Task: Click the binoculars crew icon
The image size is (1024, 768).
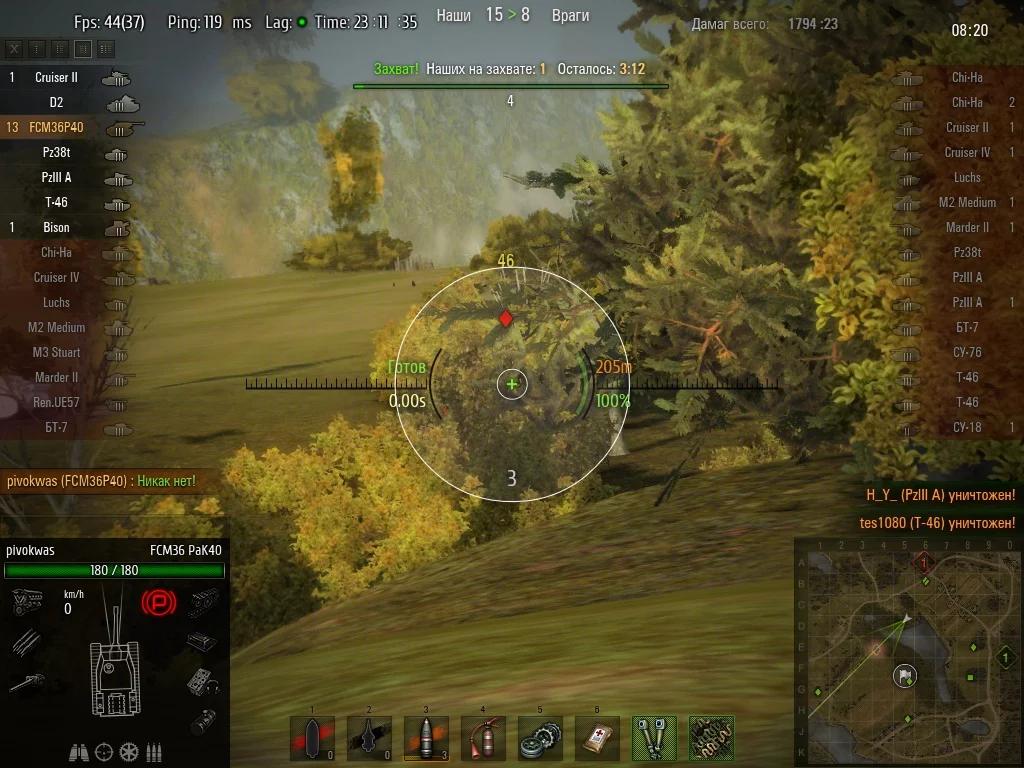Action: coord(80,752)
